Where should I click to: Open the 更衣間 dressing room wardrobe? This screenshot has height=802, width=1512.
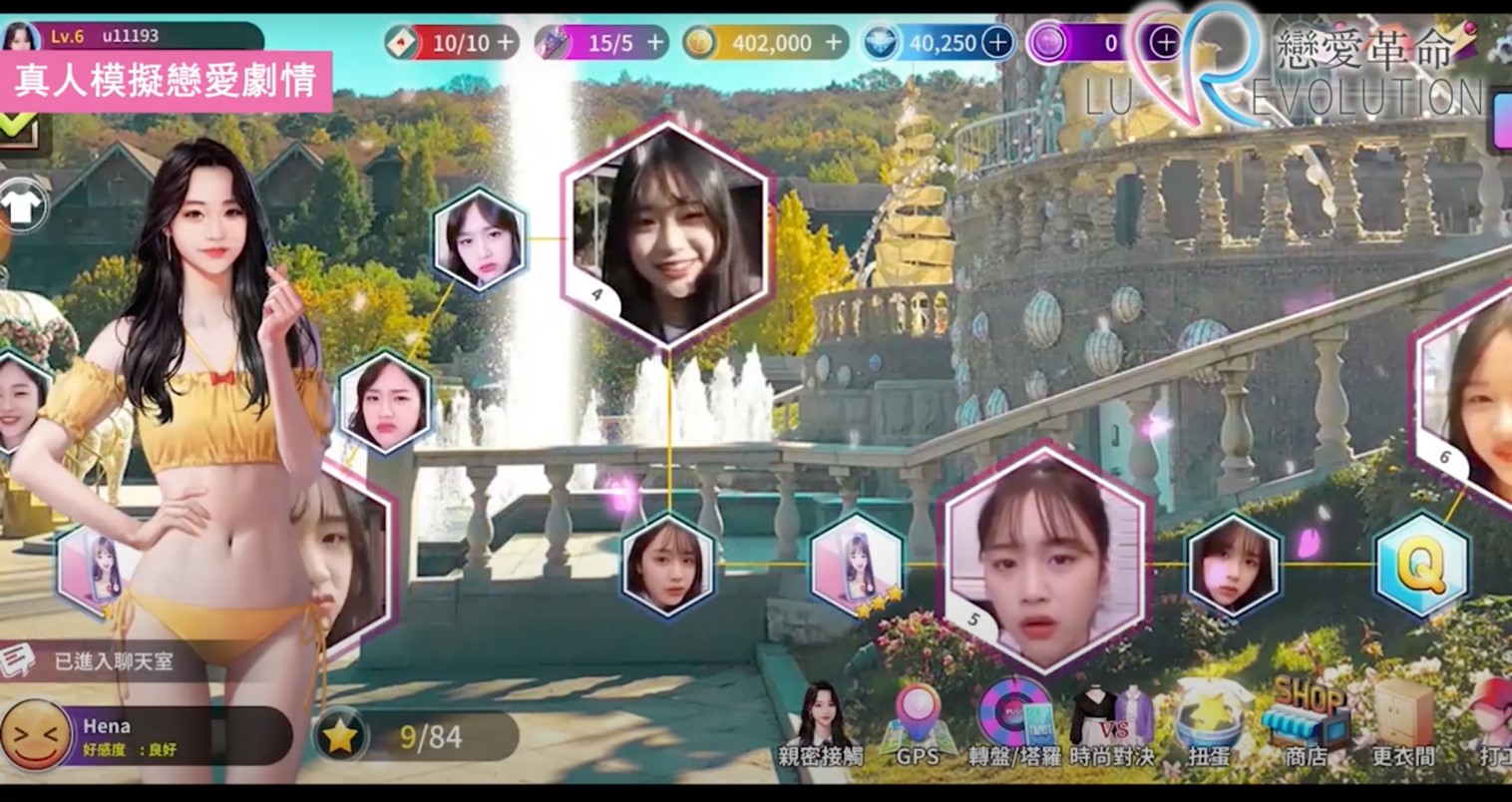1403,725
